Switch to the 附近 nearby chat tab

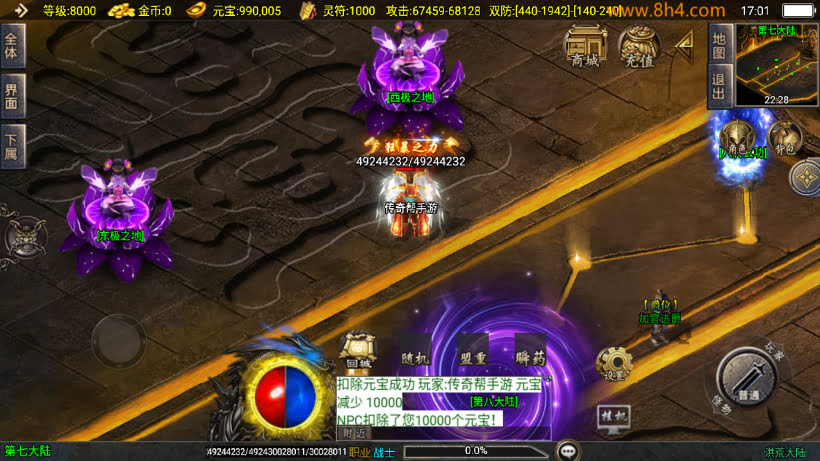point(354,433)
